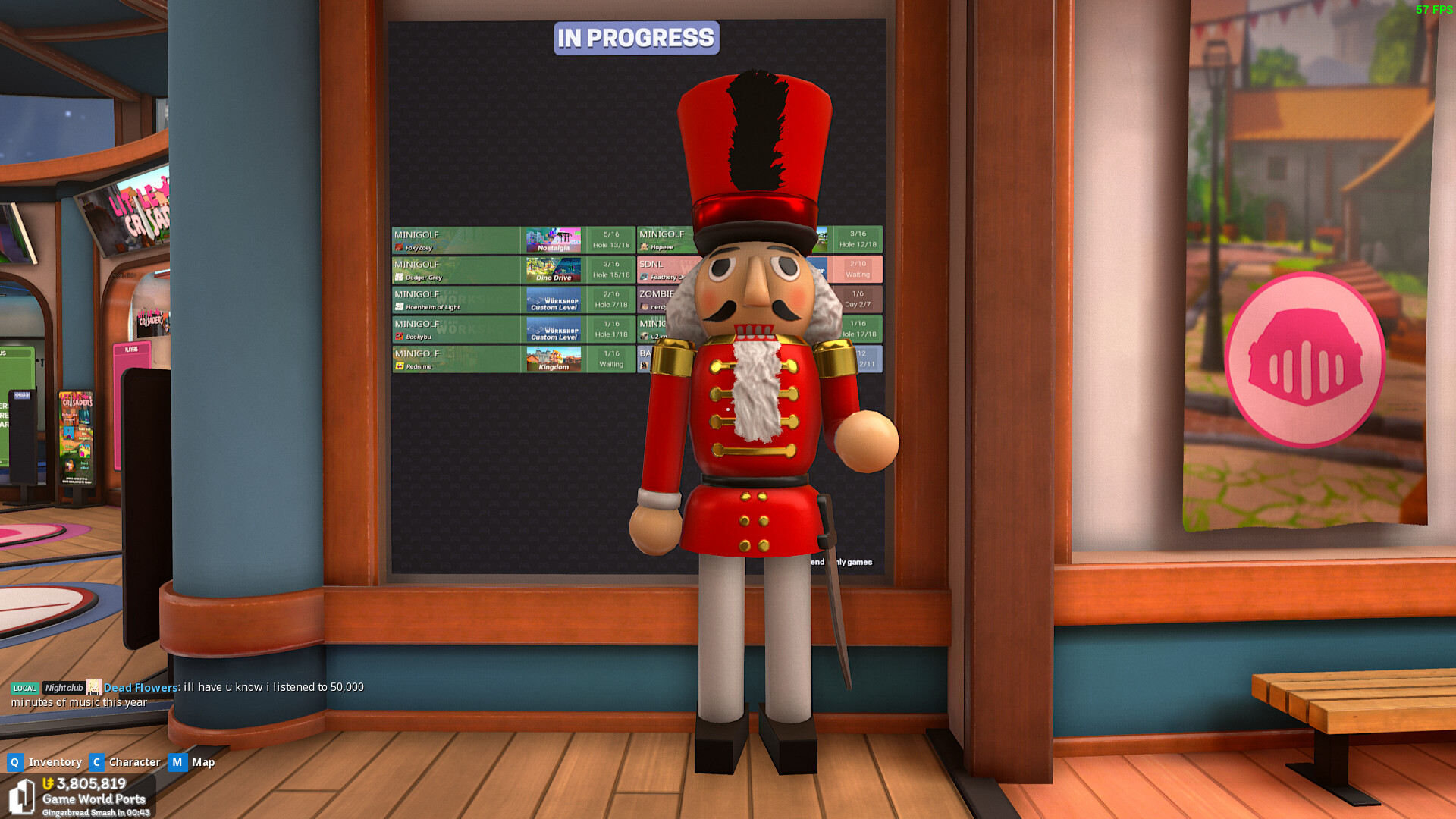This screenshot has width=1456, height=819.
Task: Click the tower icon beside Game World Ports
Action: click(21, 797)
